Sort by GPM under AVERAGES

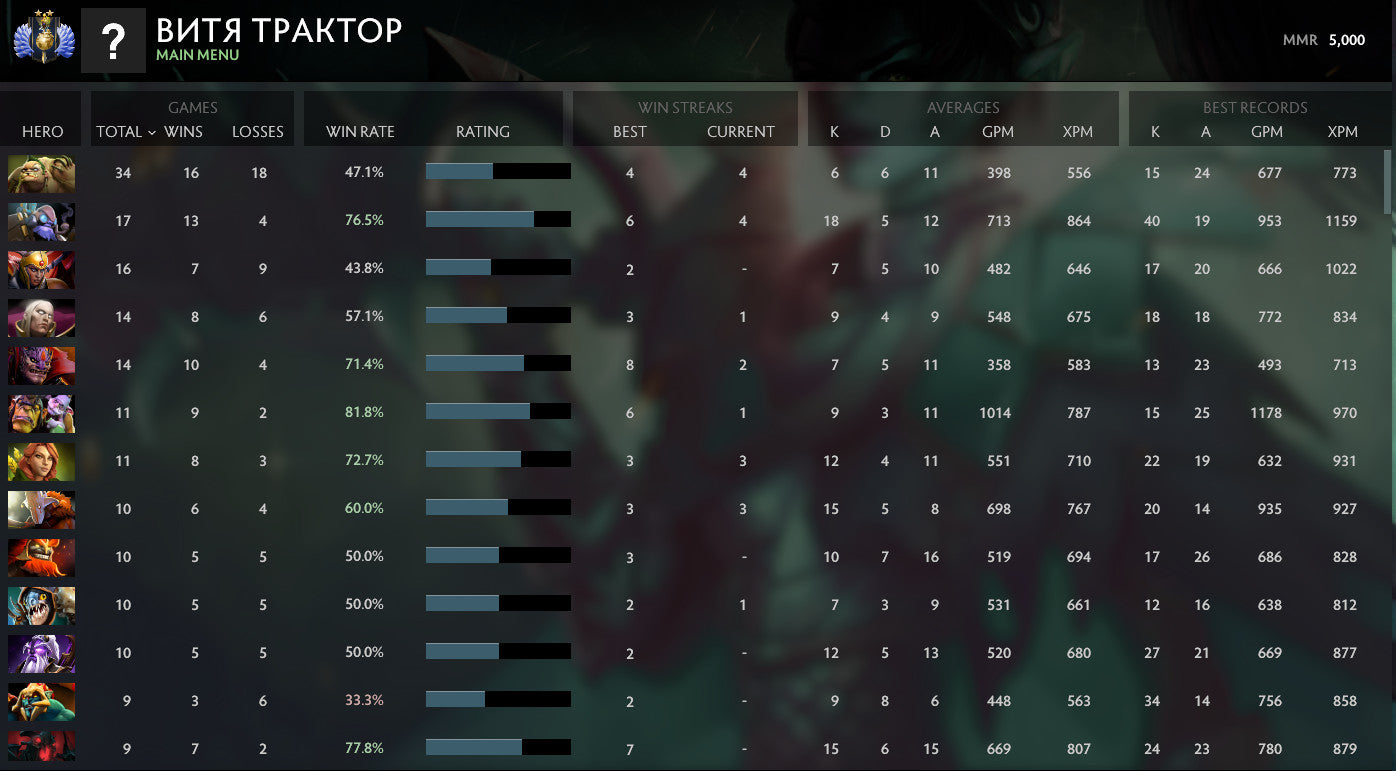pyautogui.click(x=997, y=131)
